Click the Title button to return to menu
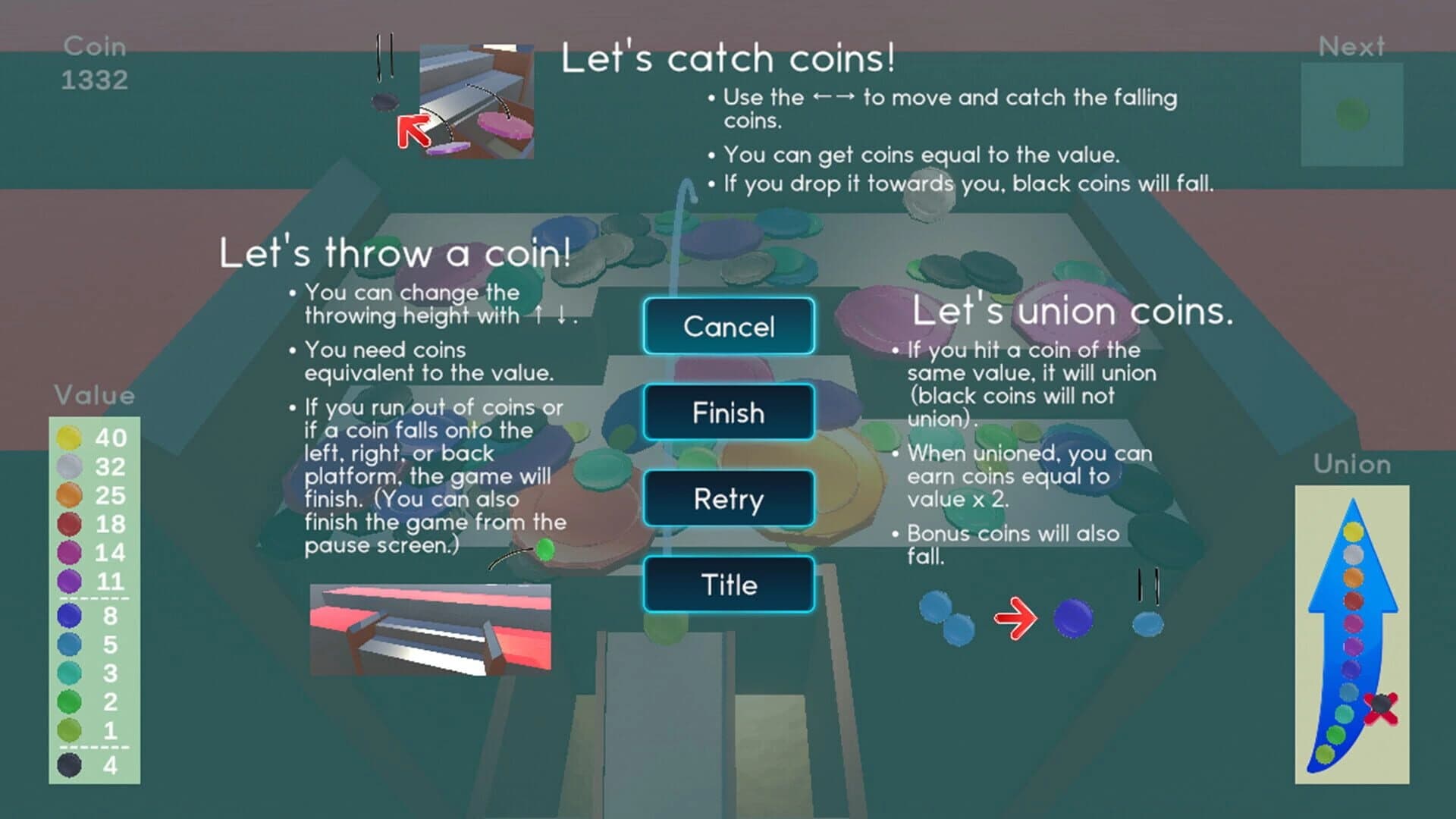This screenshot has width=1456, height=819. click(x=728, y=585)
